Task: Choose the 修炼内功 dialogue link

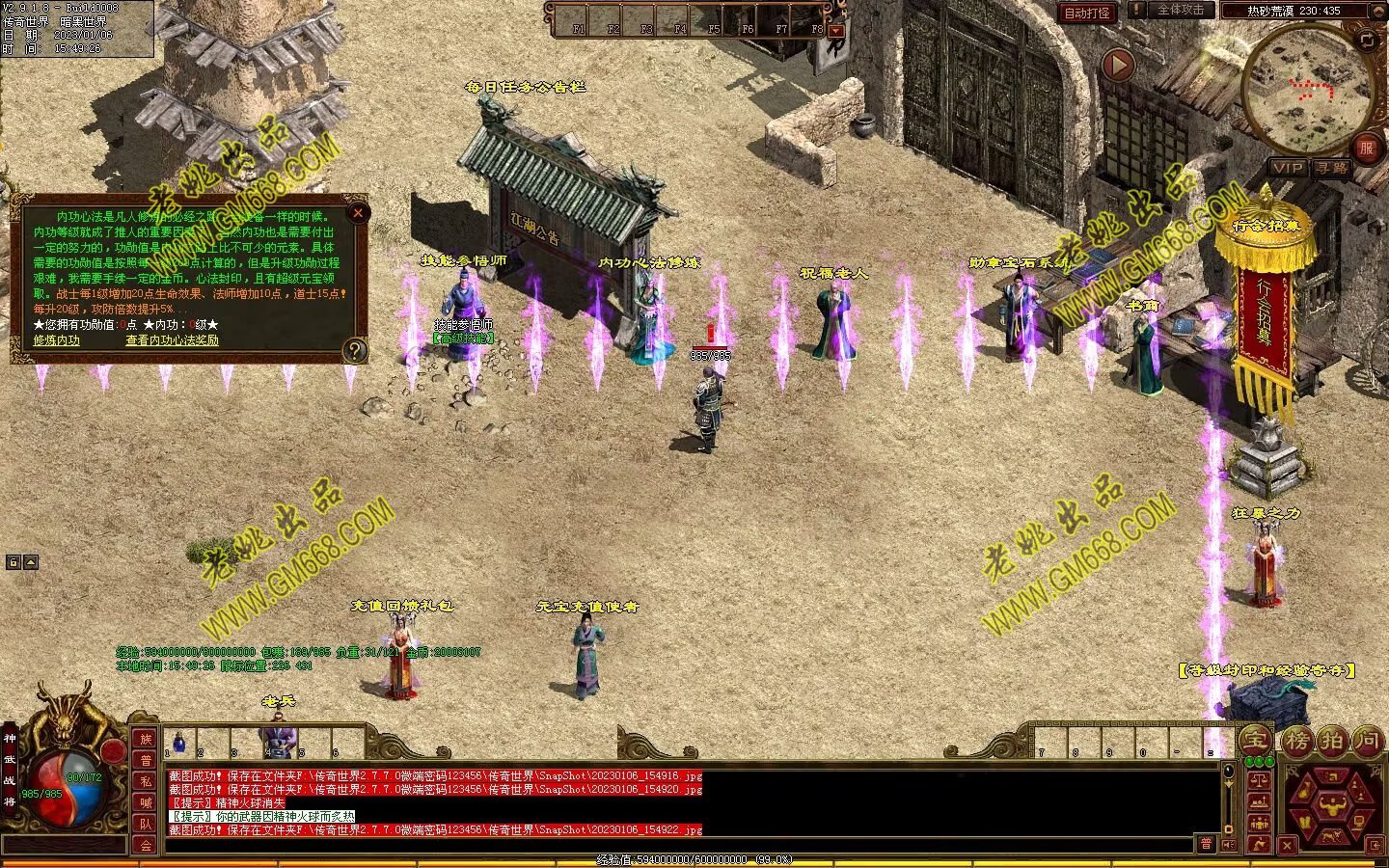Action: [x=57, y=340]
